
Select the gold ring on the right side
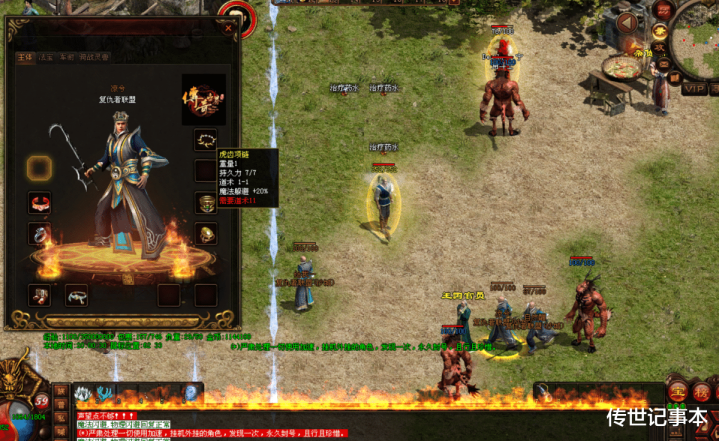click(x=206, y=235)
